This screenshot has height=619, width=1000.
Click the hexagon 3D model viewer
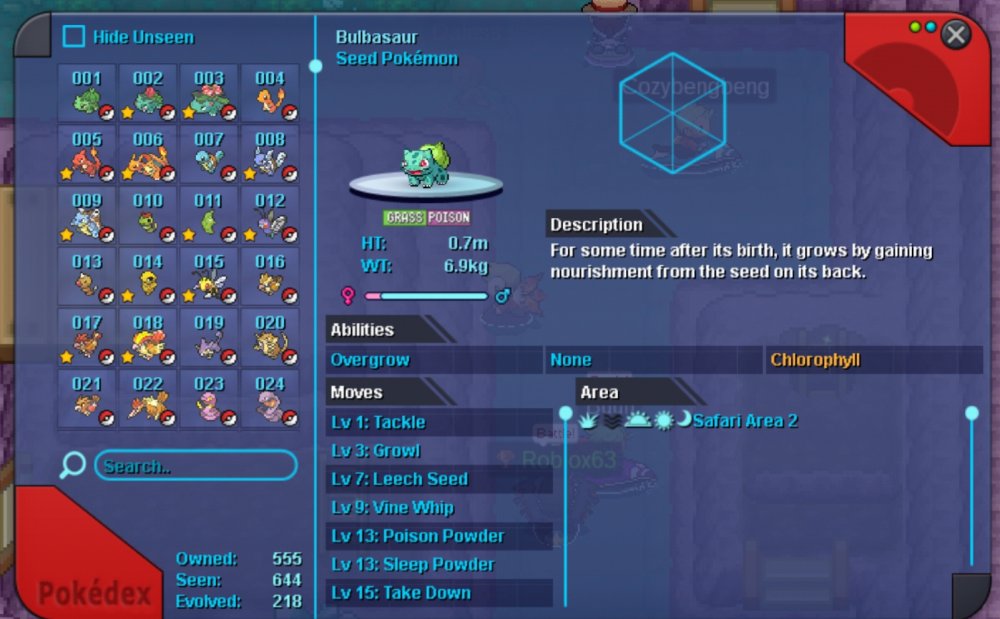click(x=671, y=112)
